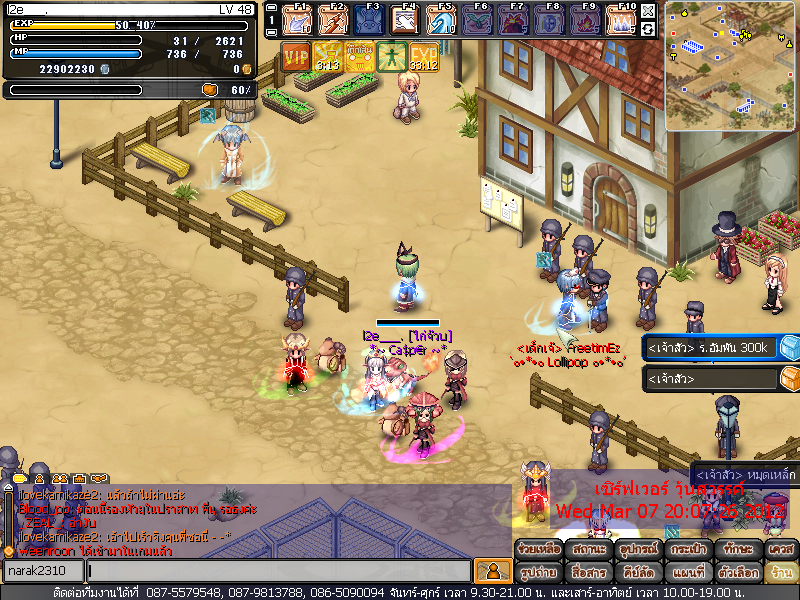Open the เควส (Quest) log
800x600 pixels.
[x=779, y=549]
